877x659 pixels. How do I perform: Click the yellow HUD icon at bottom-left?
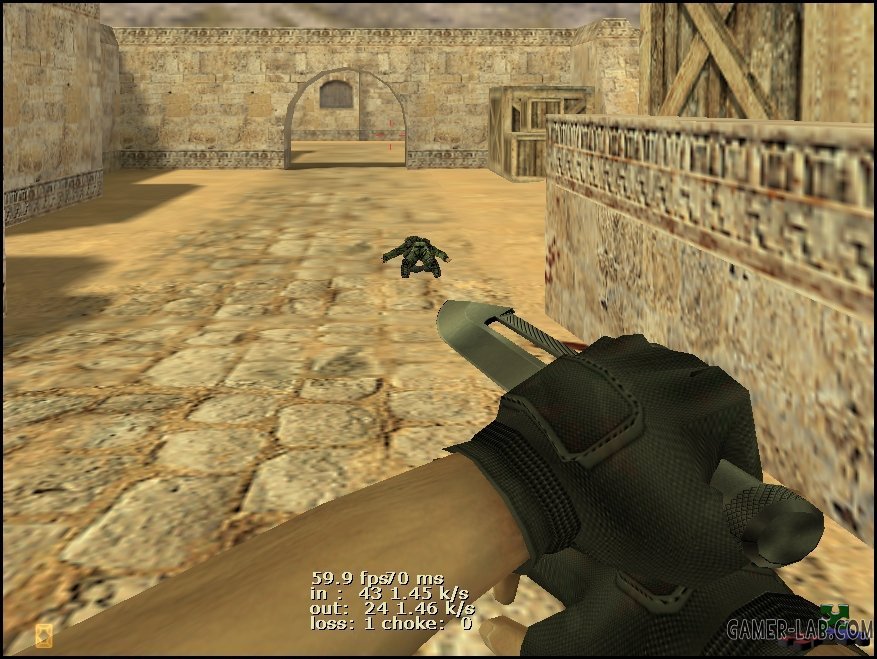(44, 636)
